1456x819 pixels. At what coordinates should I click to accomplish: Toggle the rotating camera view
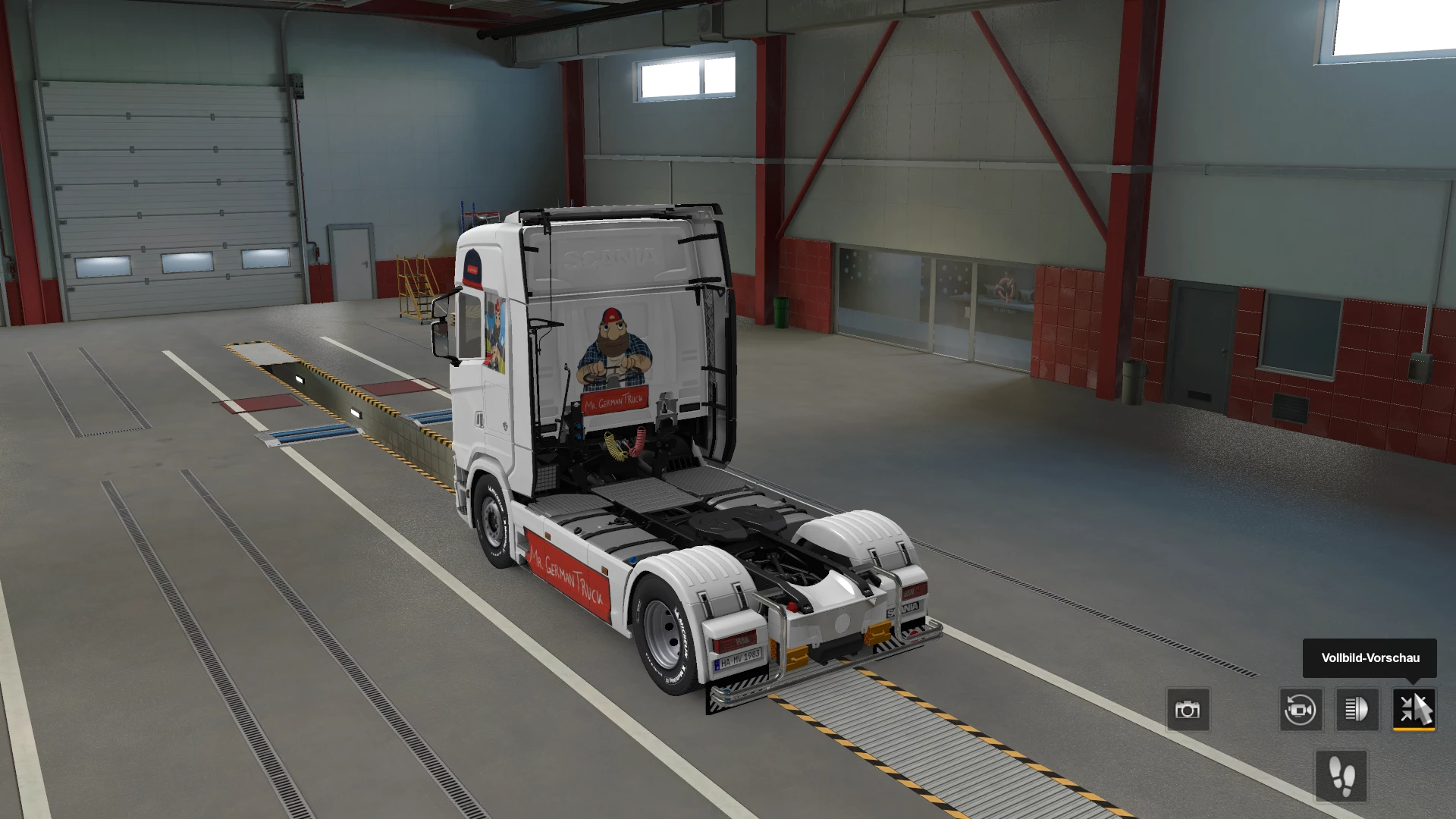coord(1301,710)
